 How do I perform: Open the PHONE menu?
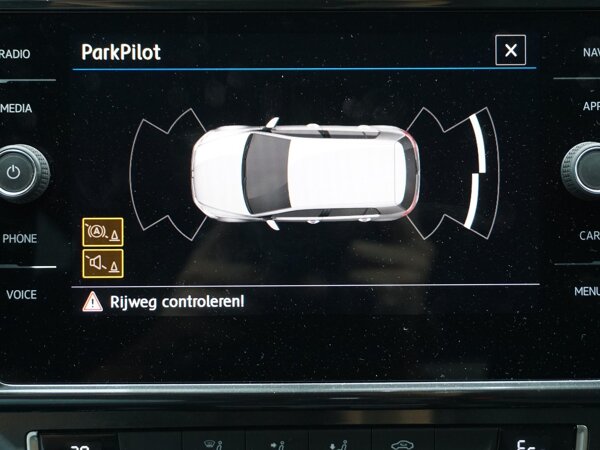19,239
